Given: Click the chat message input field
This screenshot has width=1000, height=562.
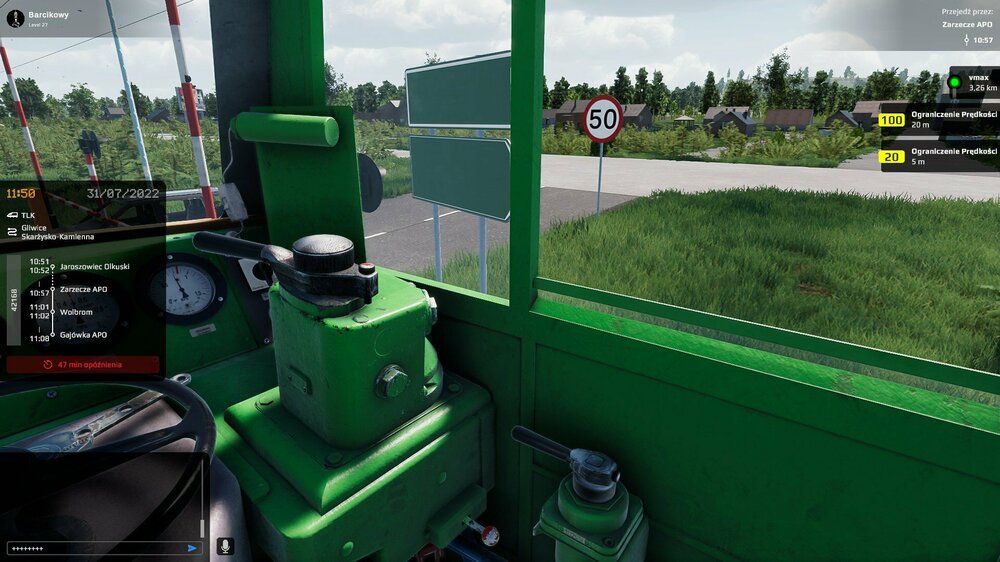Looking at the screenshot, I should 95,548.
